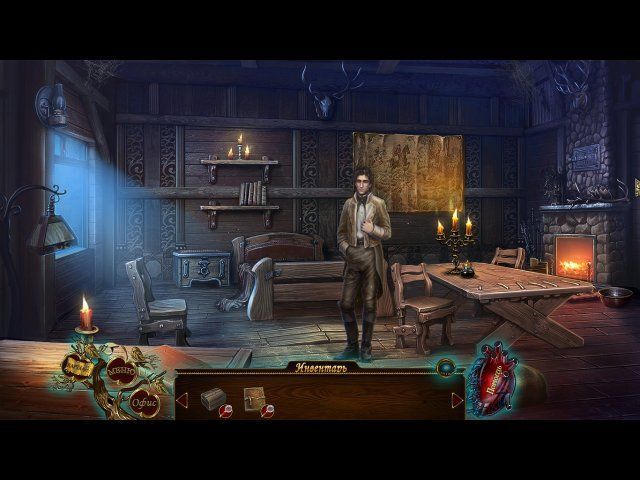Select the small chest inventory item

coord(211,399)
